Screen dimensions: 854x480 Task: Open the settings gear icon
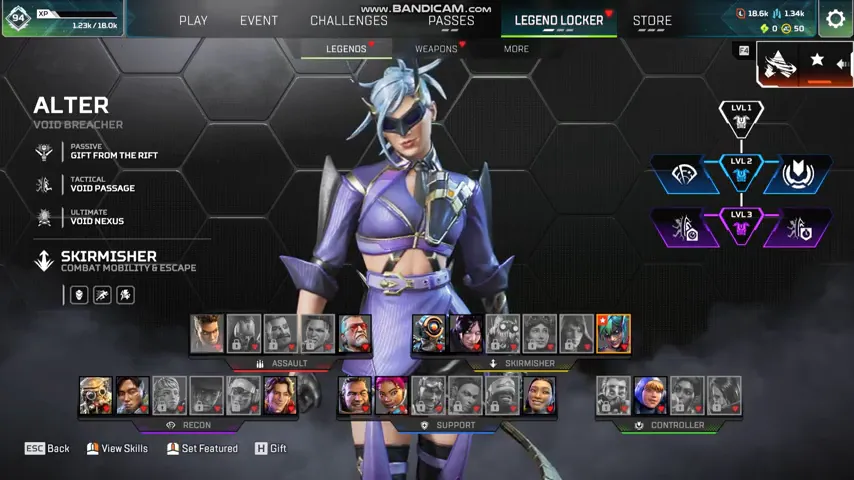[836, 19]
